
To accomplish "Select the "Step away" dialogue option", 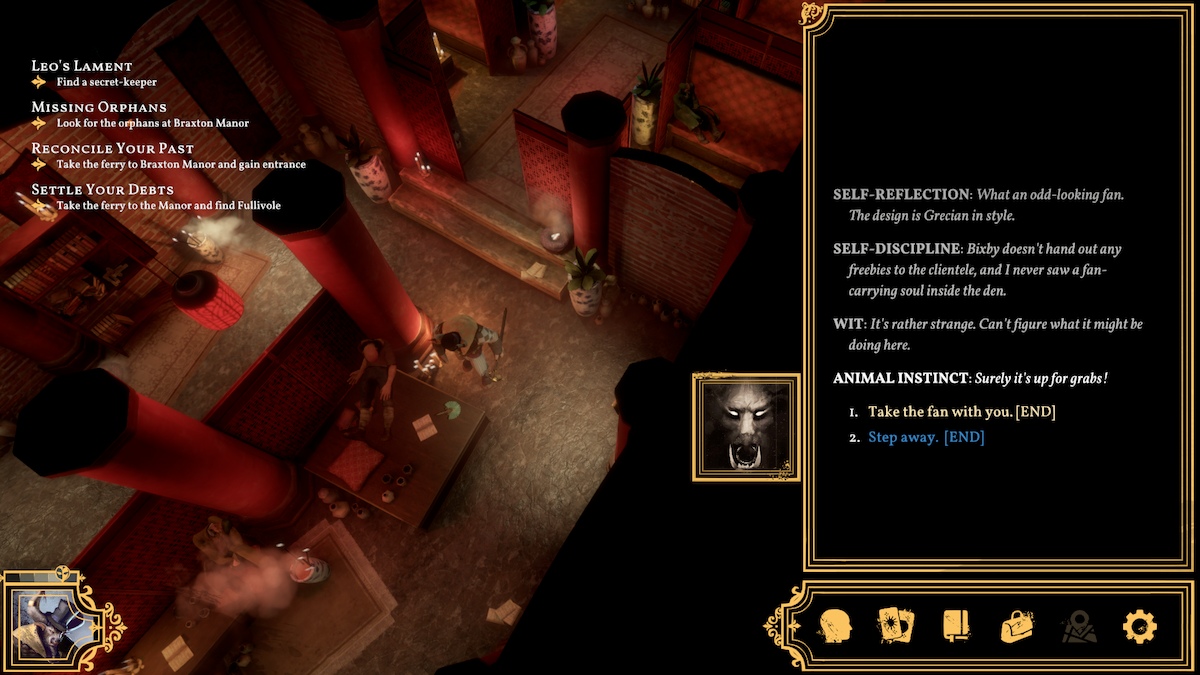I will coord(926,437).
